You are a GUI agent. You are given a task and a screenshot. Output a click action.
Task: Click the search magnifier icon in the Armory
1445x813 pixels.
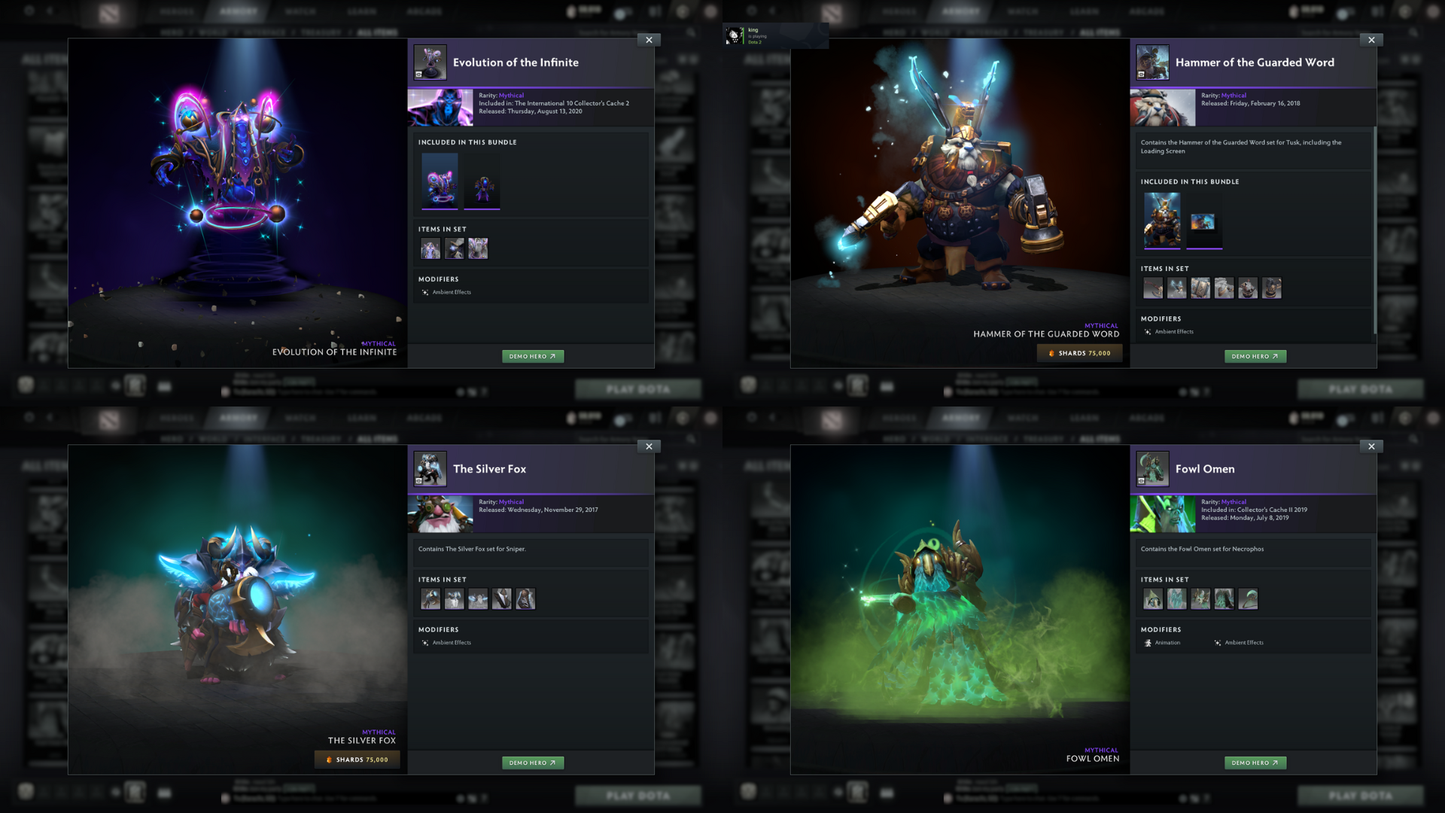coord(690,32)
